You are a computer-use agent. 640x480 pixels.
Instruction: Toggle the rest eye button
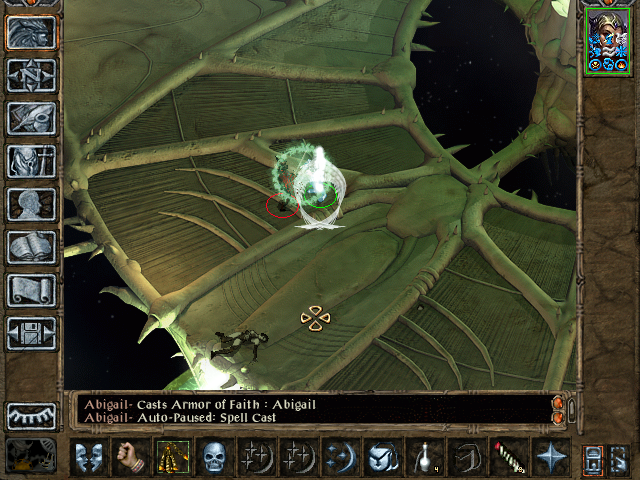[x=31, y=416]
